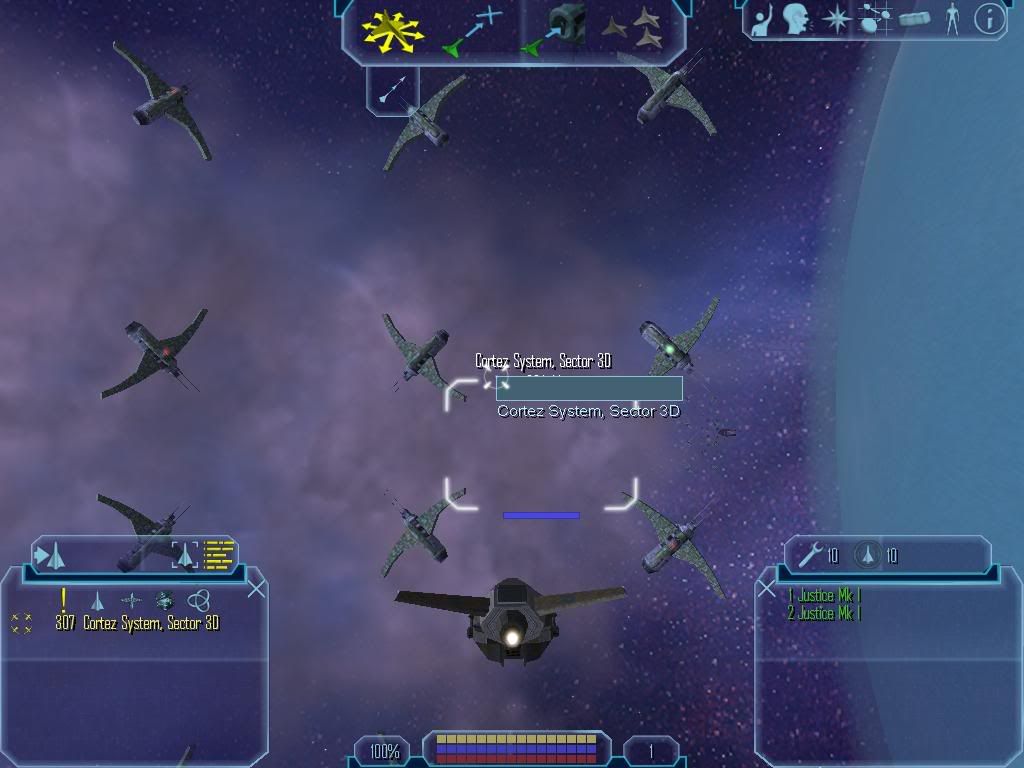This screenshot has width=1024, height=768.
Task: Switch contact list to ships filter
Action: click(97, 600)
